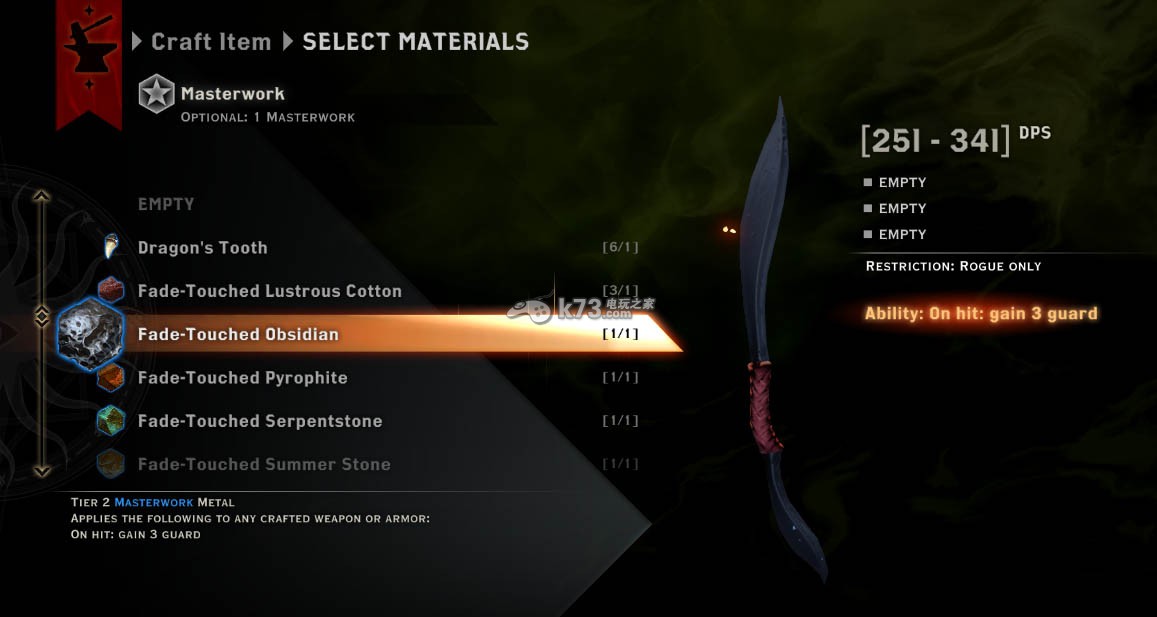Click the Masterwork slot star icon
The width and height of the screenshot is (1157, 617).
tap(156, 94)
